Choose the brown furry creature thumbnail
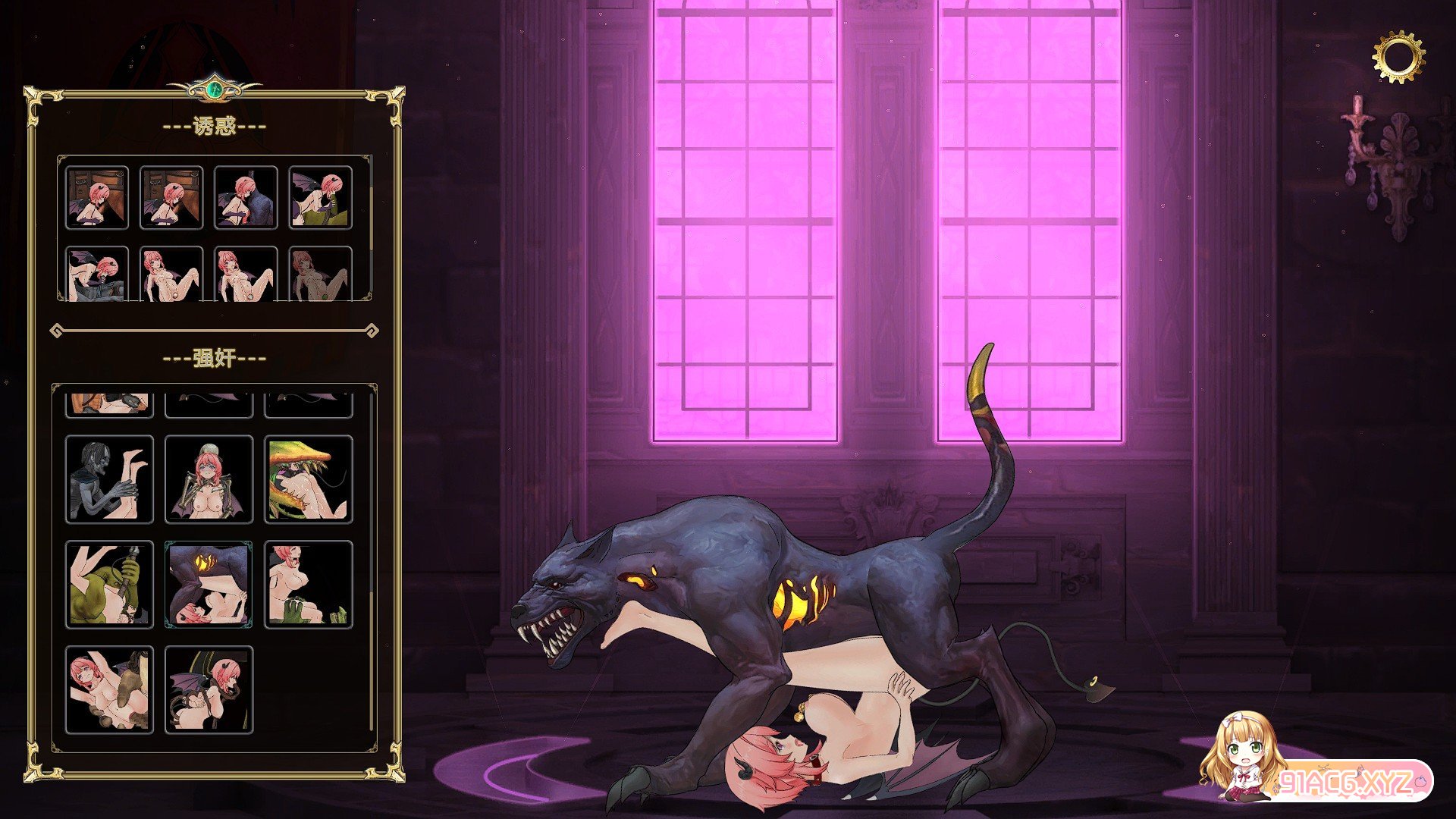 click(x=109, y=690)
